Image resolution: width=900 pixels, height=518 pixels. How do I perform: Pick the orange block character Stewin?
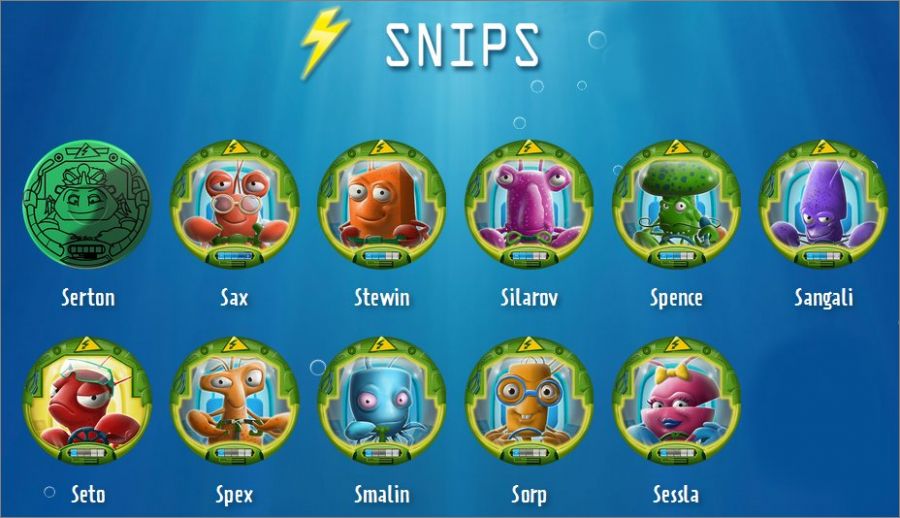click(381, 203)
